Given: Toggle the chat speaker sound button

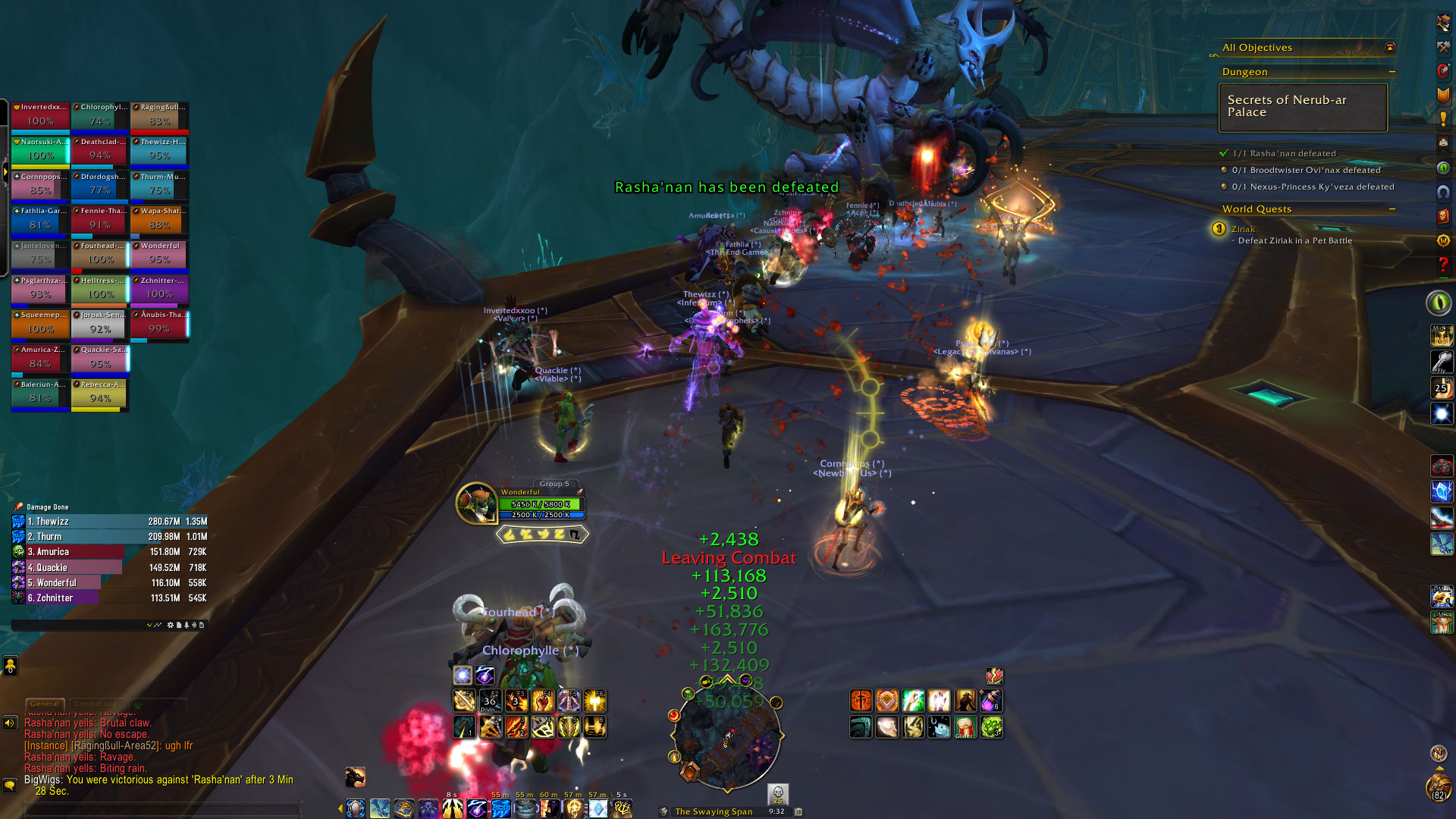Looking at the screenshot, I should pos(10,723).
